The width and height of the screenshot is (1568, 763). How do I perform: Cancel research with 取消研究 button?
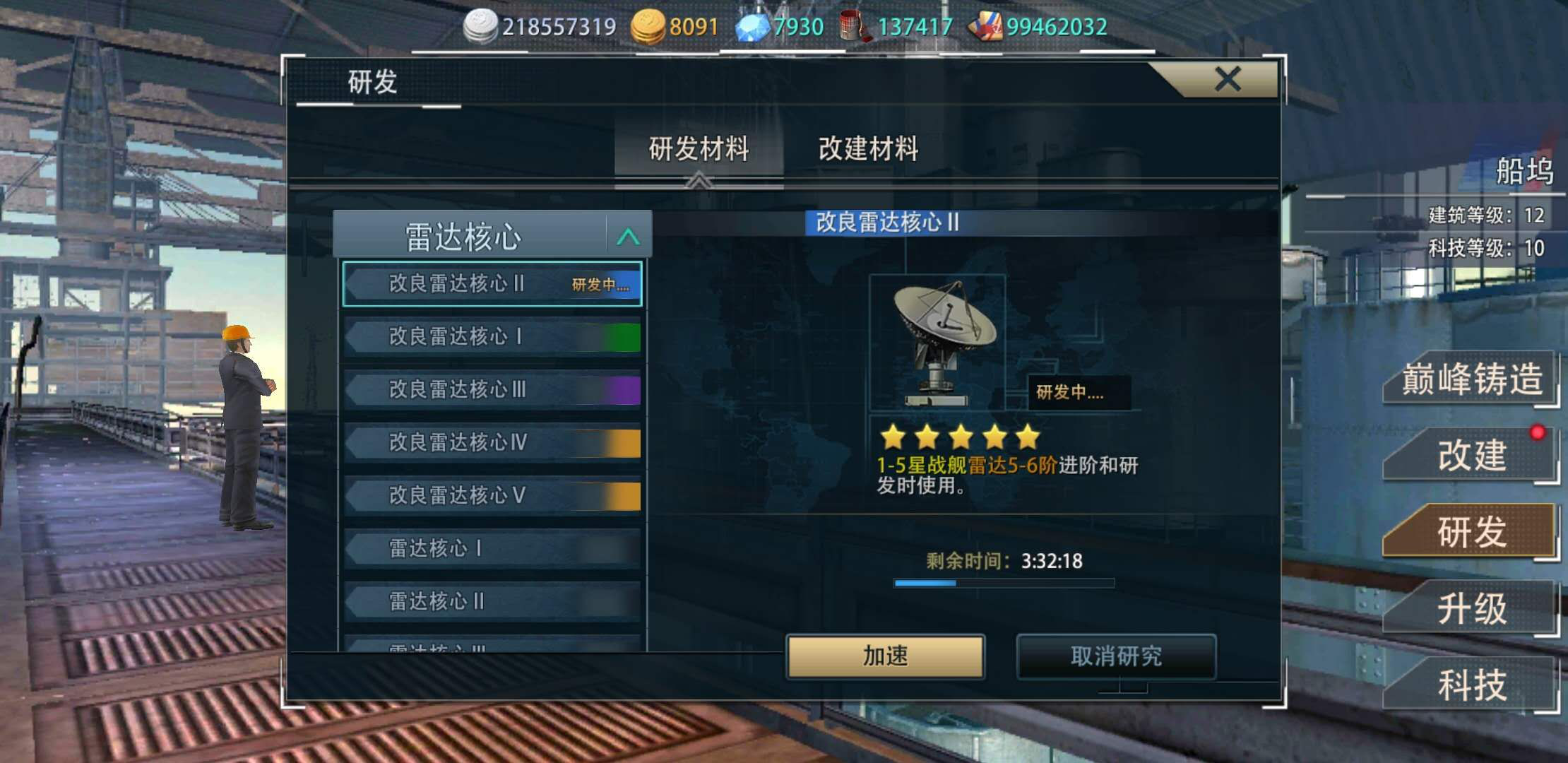(x=1116, y=656)
